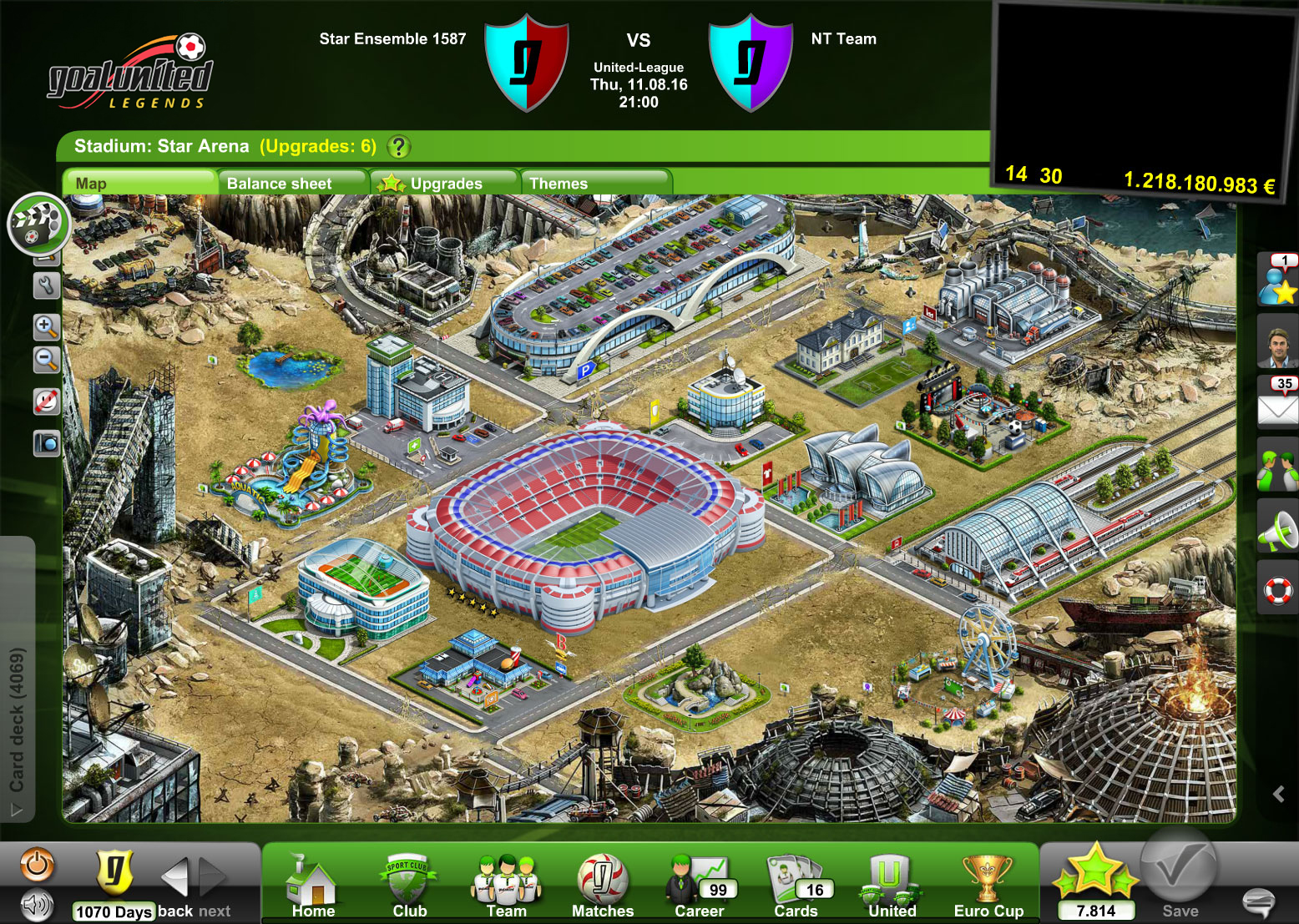This screenshot has width=1299, height=924.
Task: Open the Team menu
Action: [506, 886]
